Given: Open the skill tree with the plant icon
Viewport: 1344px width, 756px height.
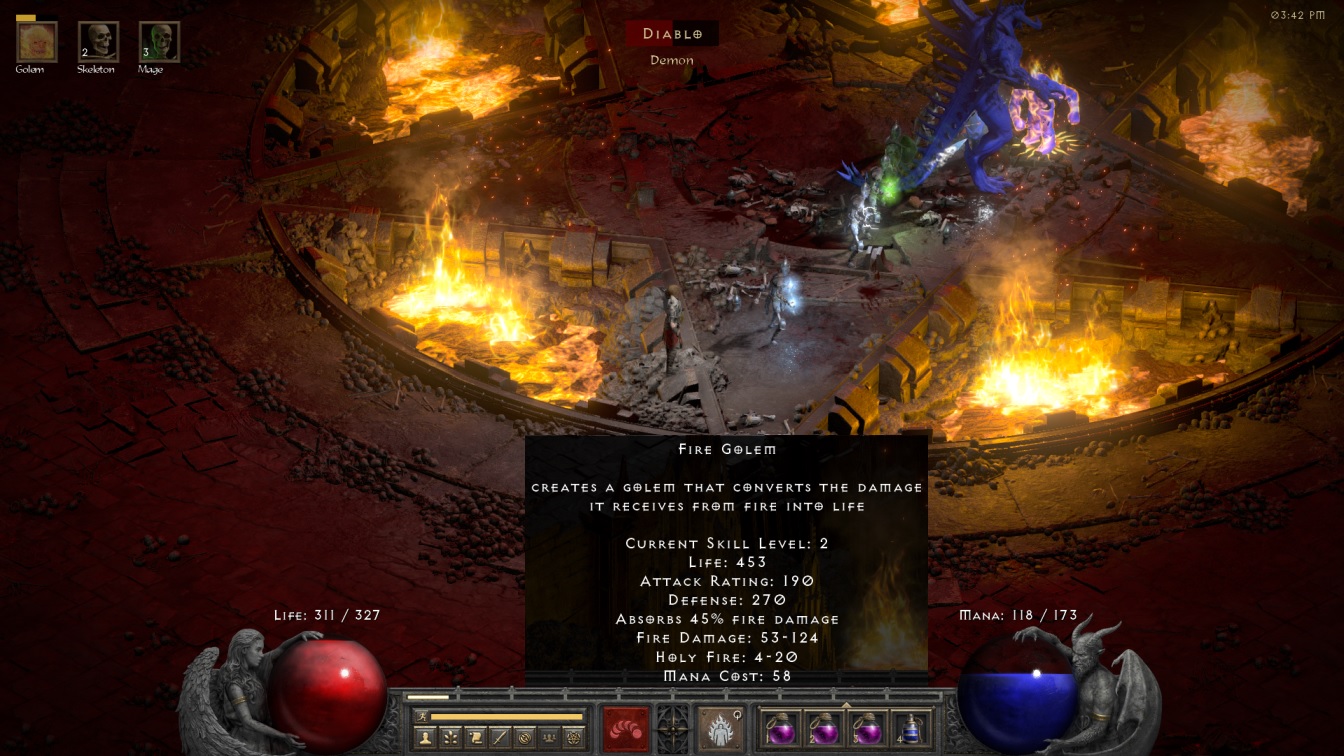Looking at the screenshot, I should (451, 737).
